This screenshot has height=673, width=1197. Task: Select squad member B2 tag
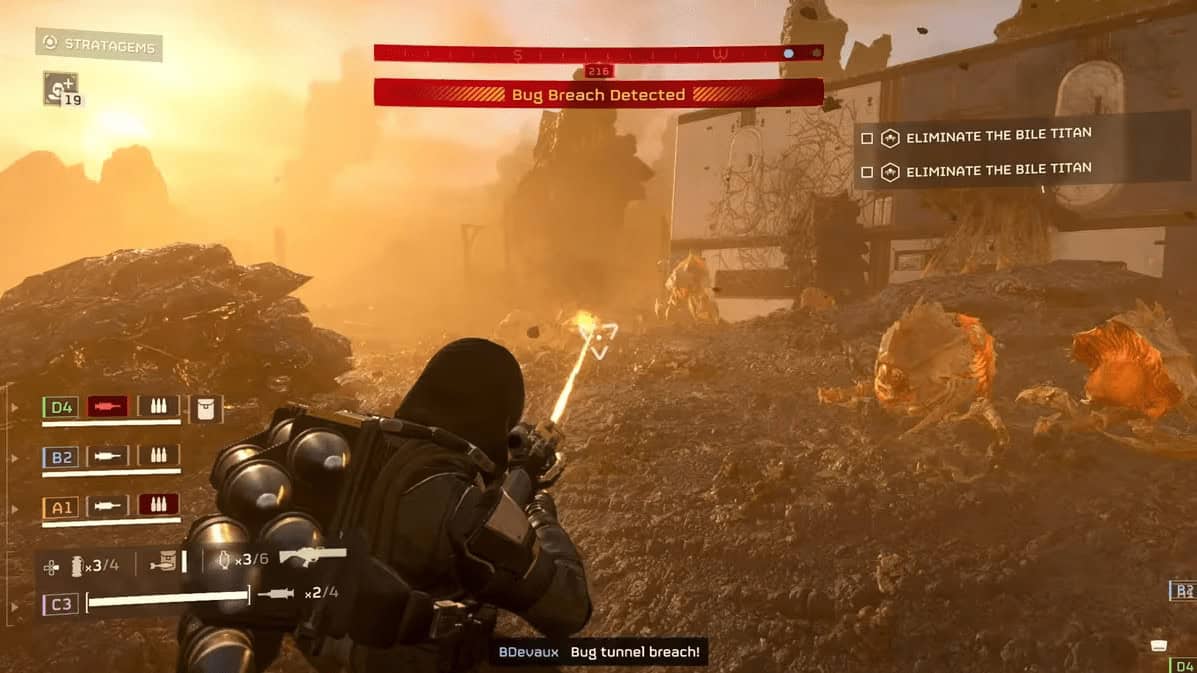pos(61,457)
